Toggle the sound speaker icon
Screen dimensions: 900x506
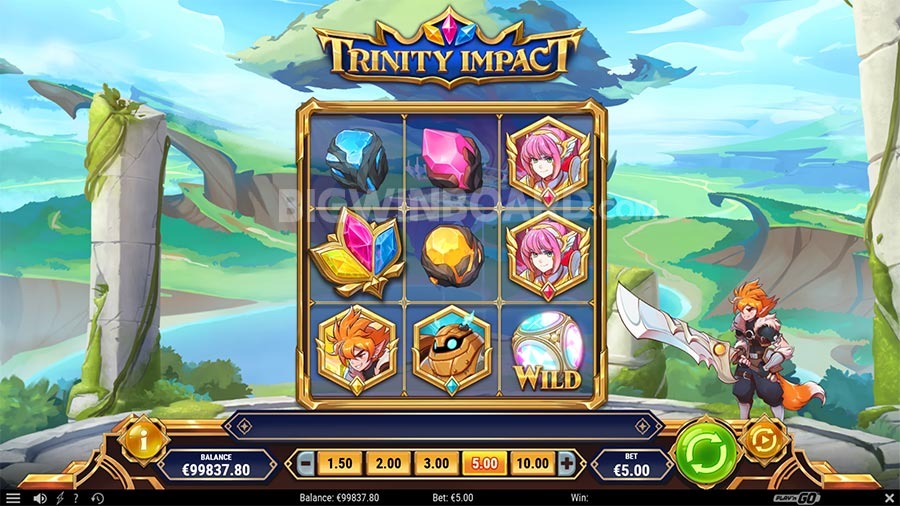coord(40,497)
